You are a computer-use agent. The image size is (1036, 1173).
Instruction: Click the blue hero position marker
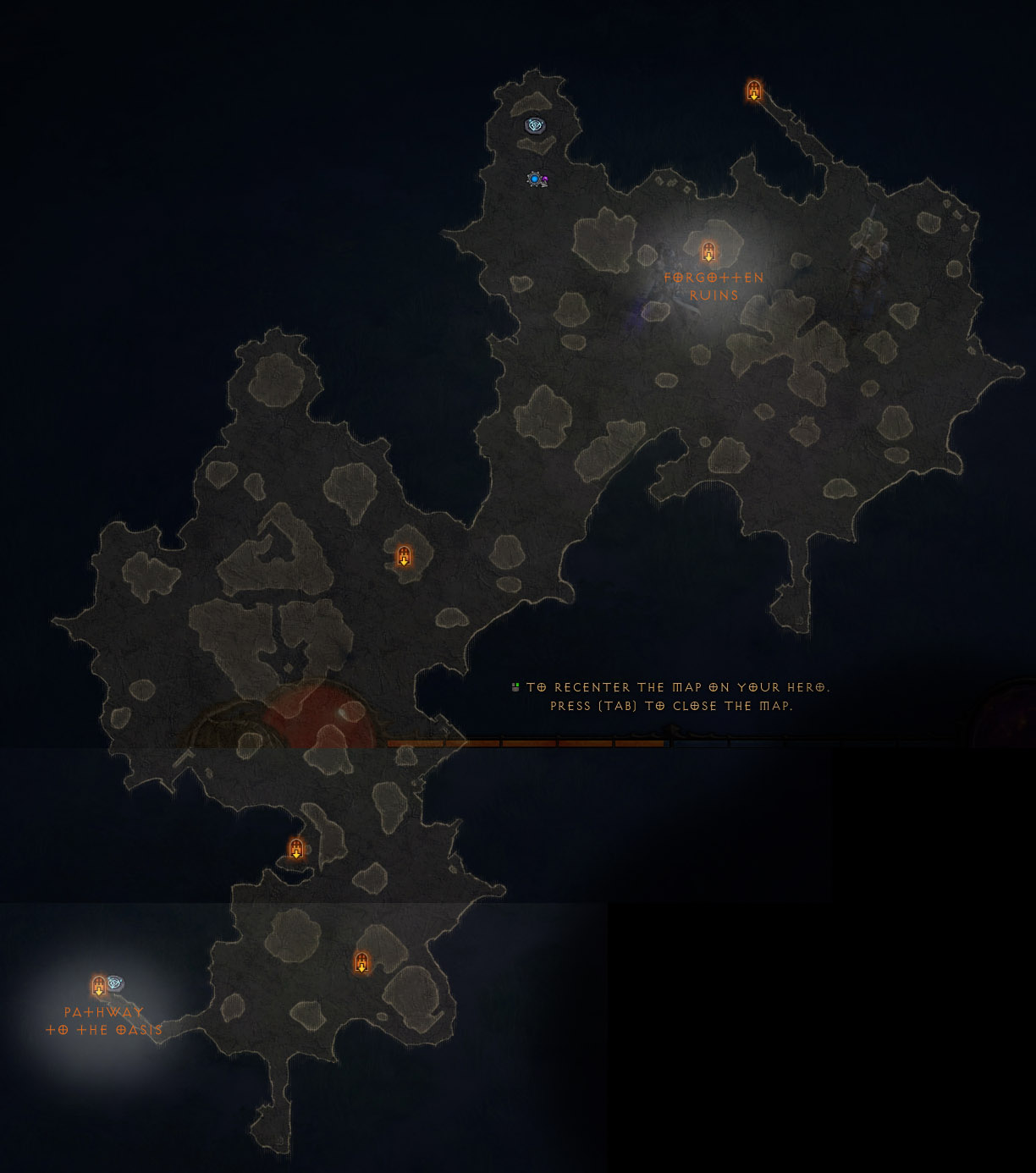point(535,179)
